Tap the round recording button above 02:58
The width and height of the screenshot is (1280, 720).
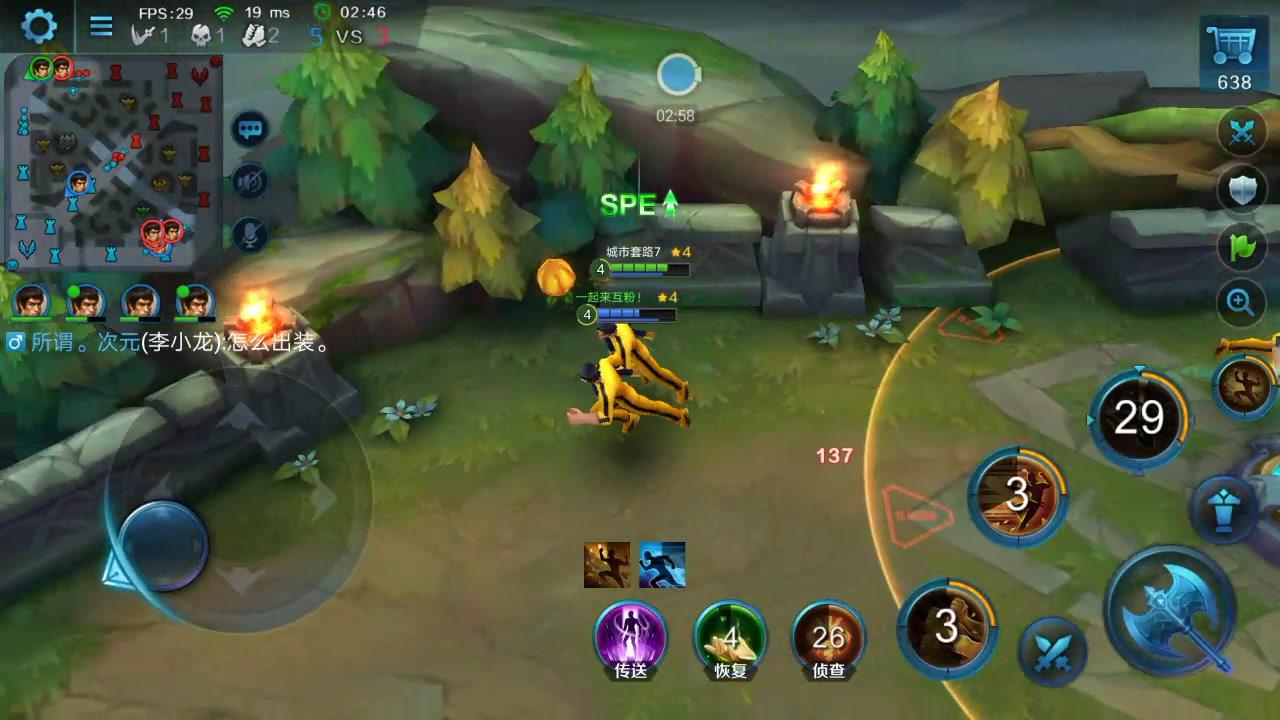[x=677, y=77]
